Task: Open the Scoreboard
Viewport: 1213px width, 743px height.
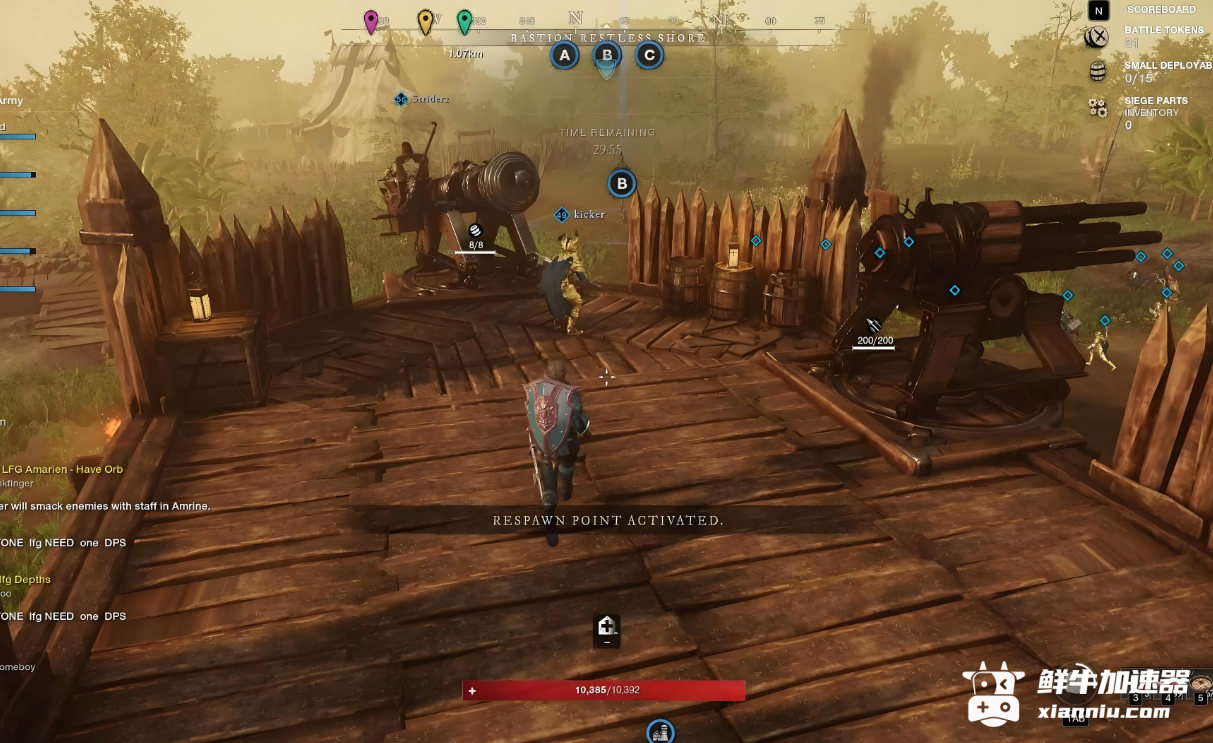Action: [1099, 11]
